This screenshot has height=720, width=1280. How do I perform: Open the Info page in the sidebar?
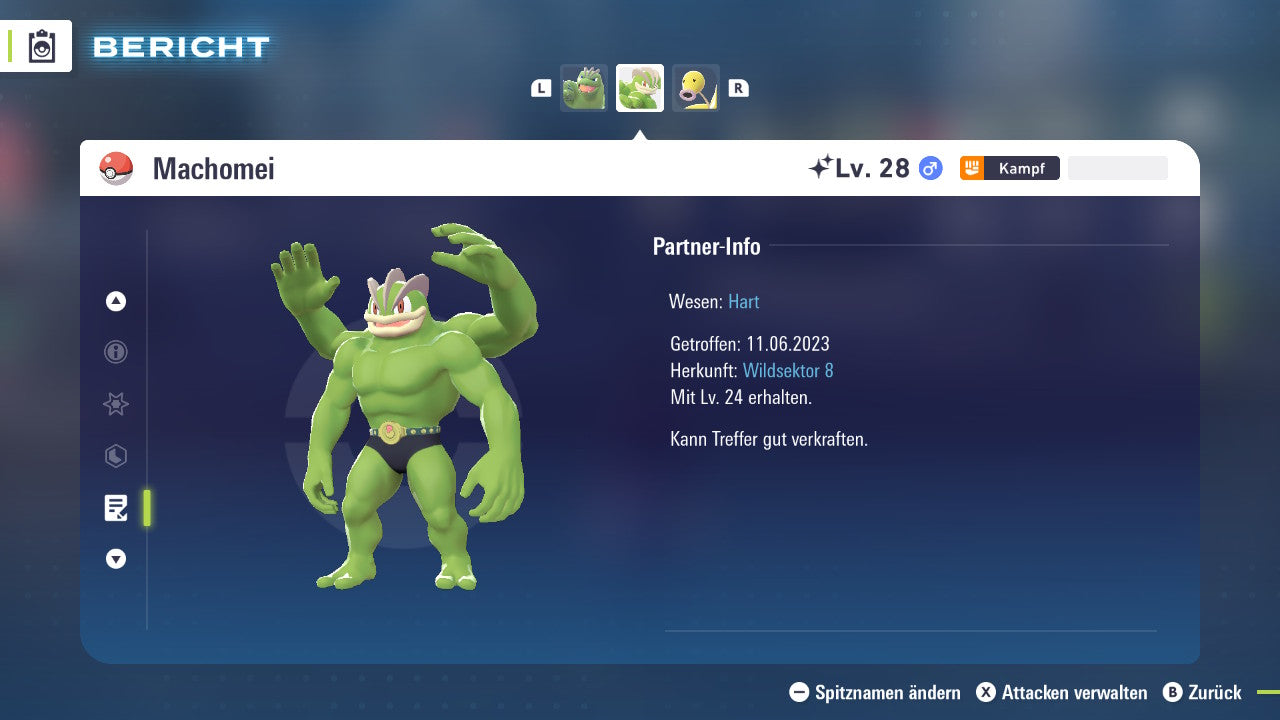[115, 352]
